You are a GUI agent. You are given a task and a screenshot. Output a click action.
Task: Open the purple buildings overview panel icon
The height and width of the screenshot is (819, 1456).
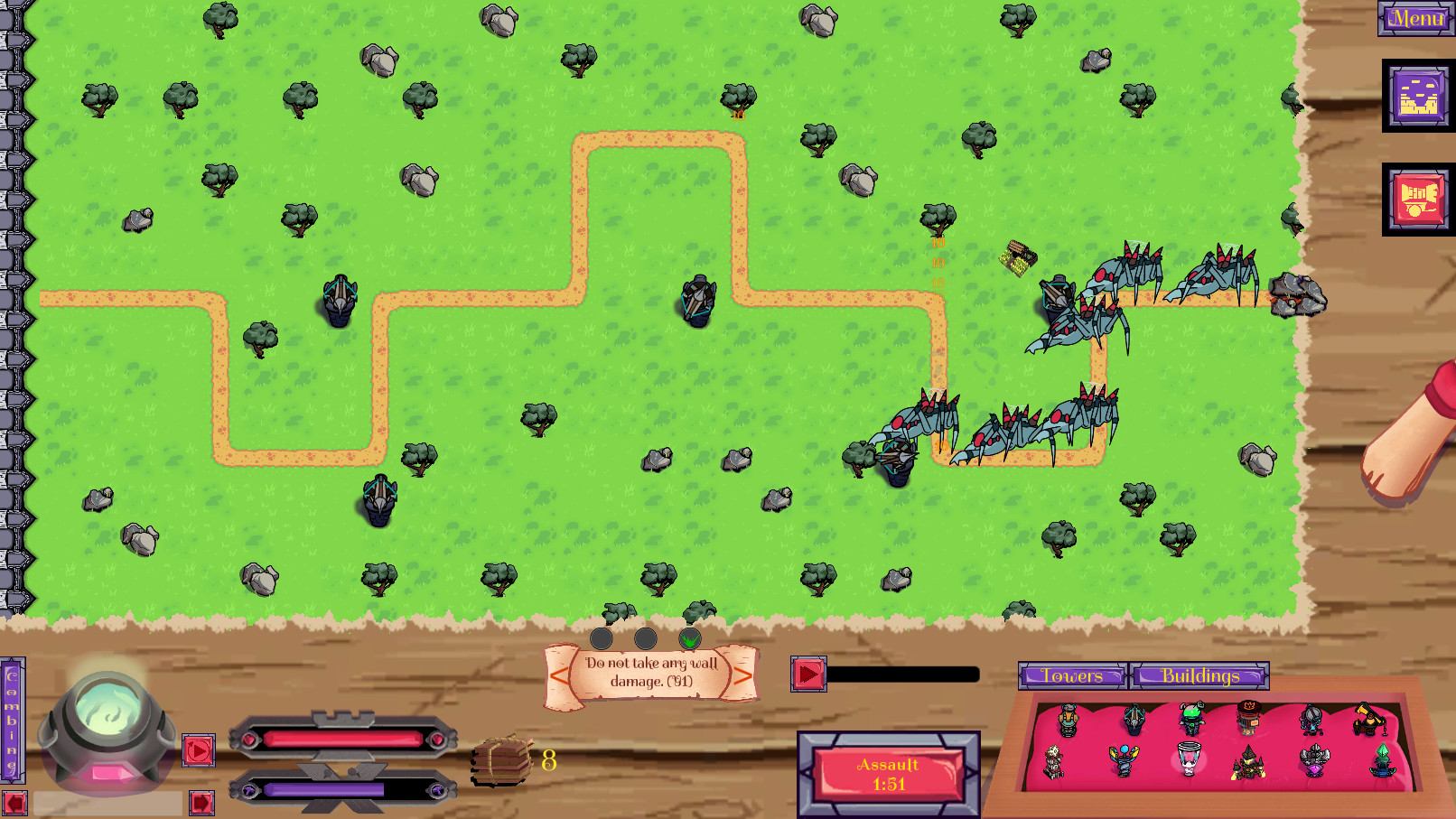coord(1417,97)
